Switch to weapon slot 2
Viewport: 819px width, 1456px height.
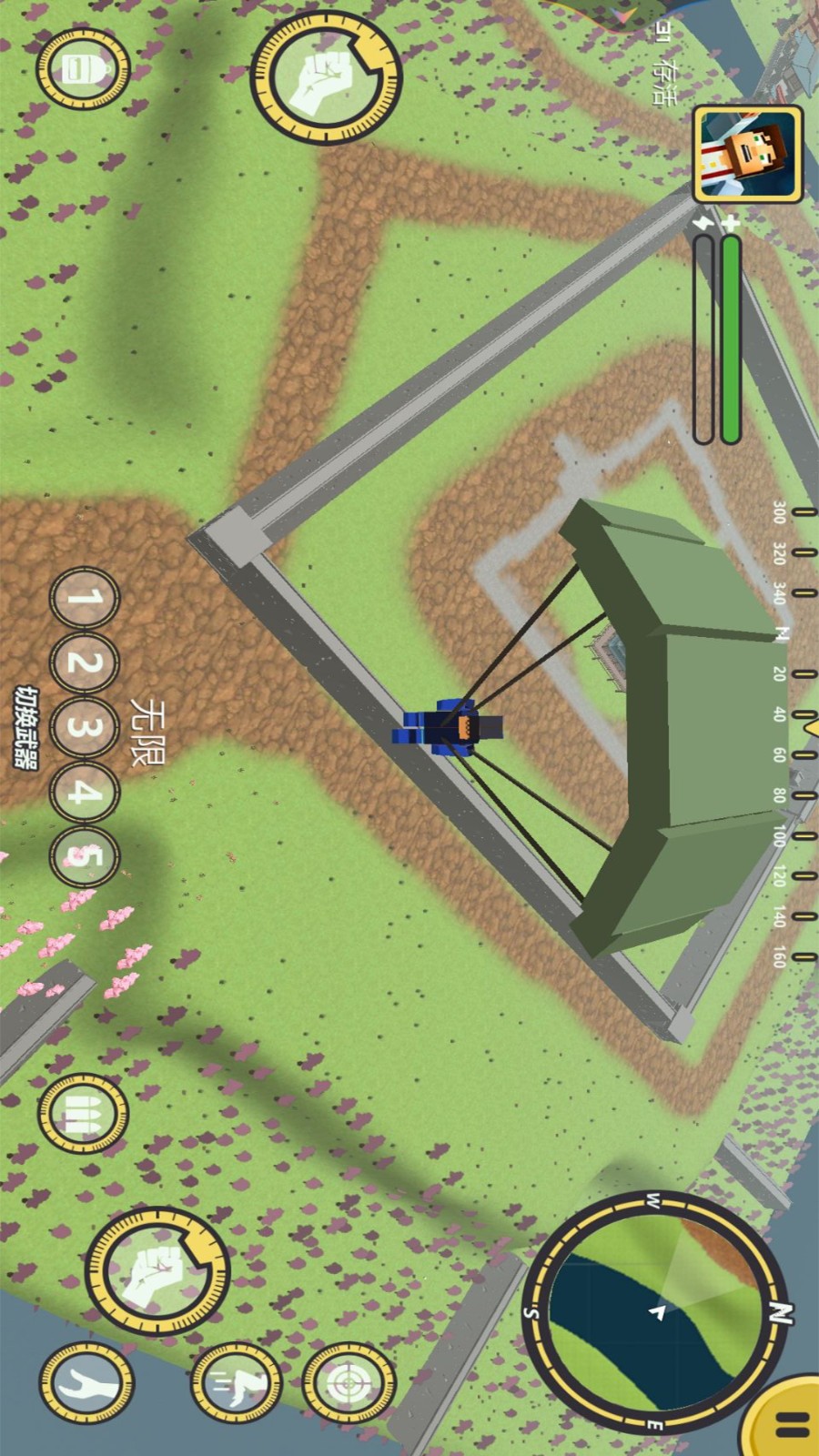pyautogui.click(x=84, y=663)
